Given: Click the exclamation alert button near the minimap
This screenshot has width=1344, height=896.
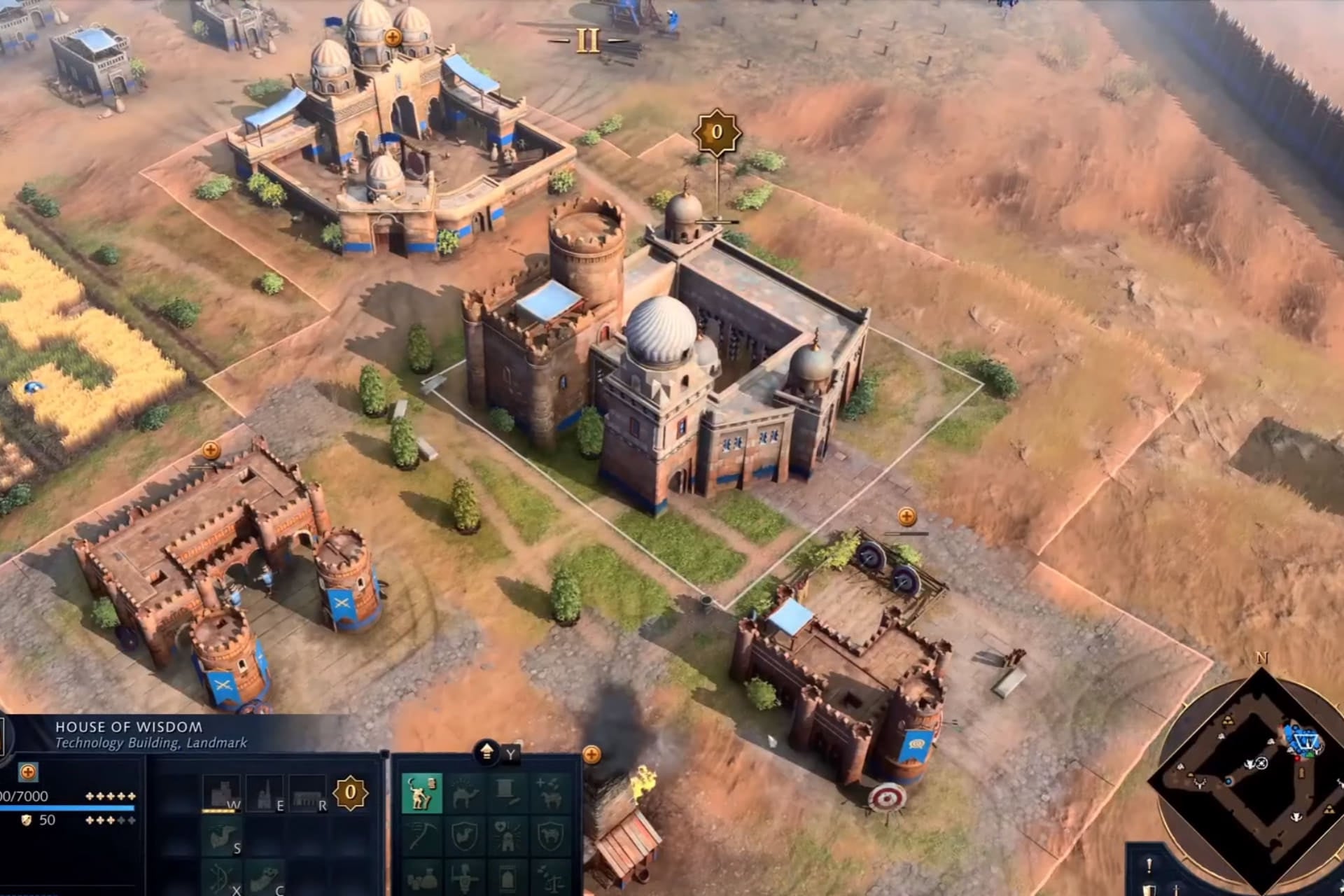Looking at the screenshot, I should click(x=1149, y=867).
